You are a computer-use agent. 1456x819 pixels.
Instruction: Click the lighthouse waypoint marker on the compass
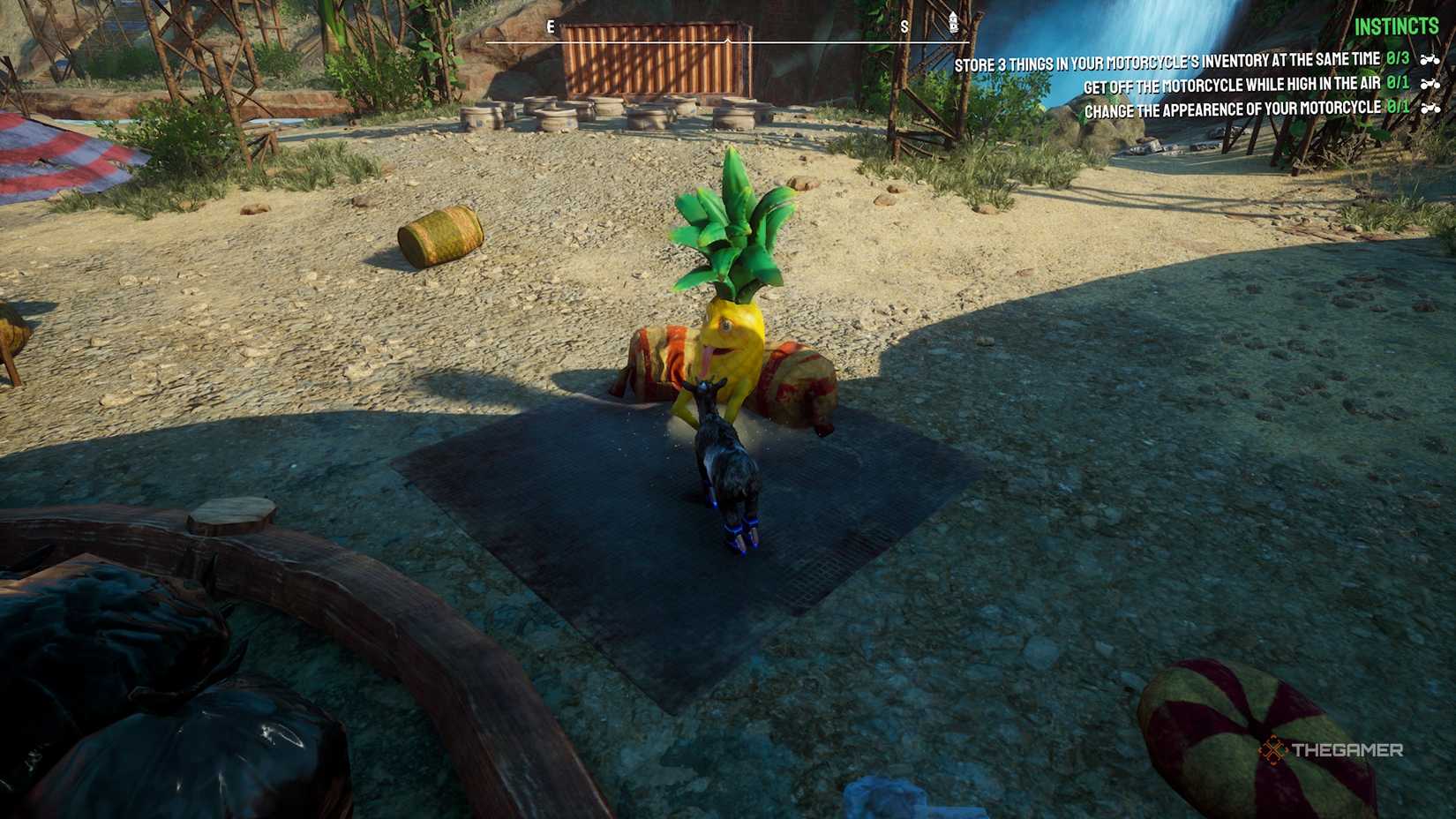tap(953, 22)
